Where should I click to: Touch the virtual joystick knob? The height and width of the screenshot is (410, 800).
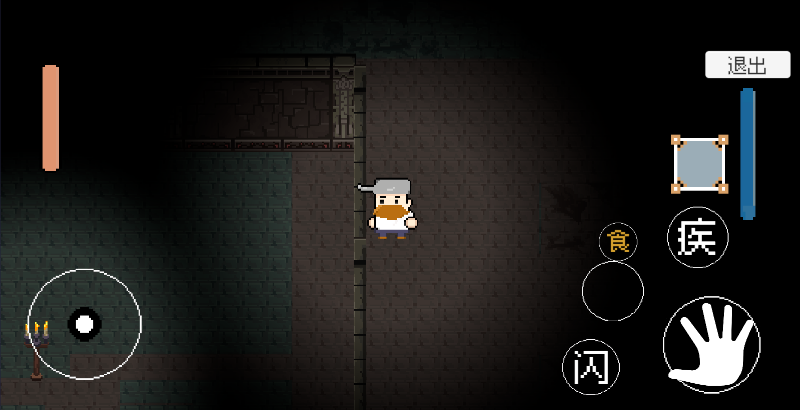tap(85, 323)
